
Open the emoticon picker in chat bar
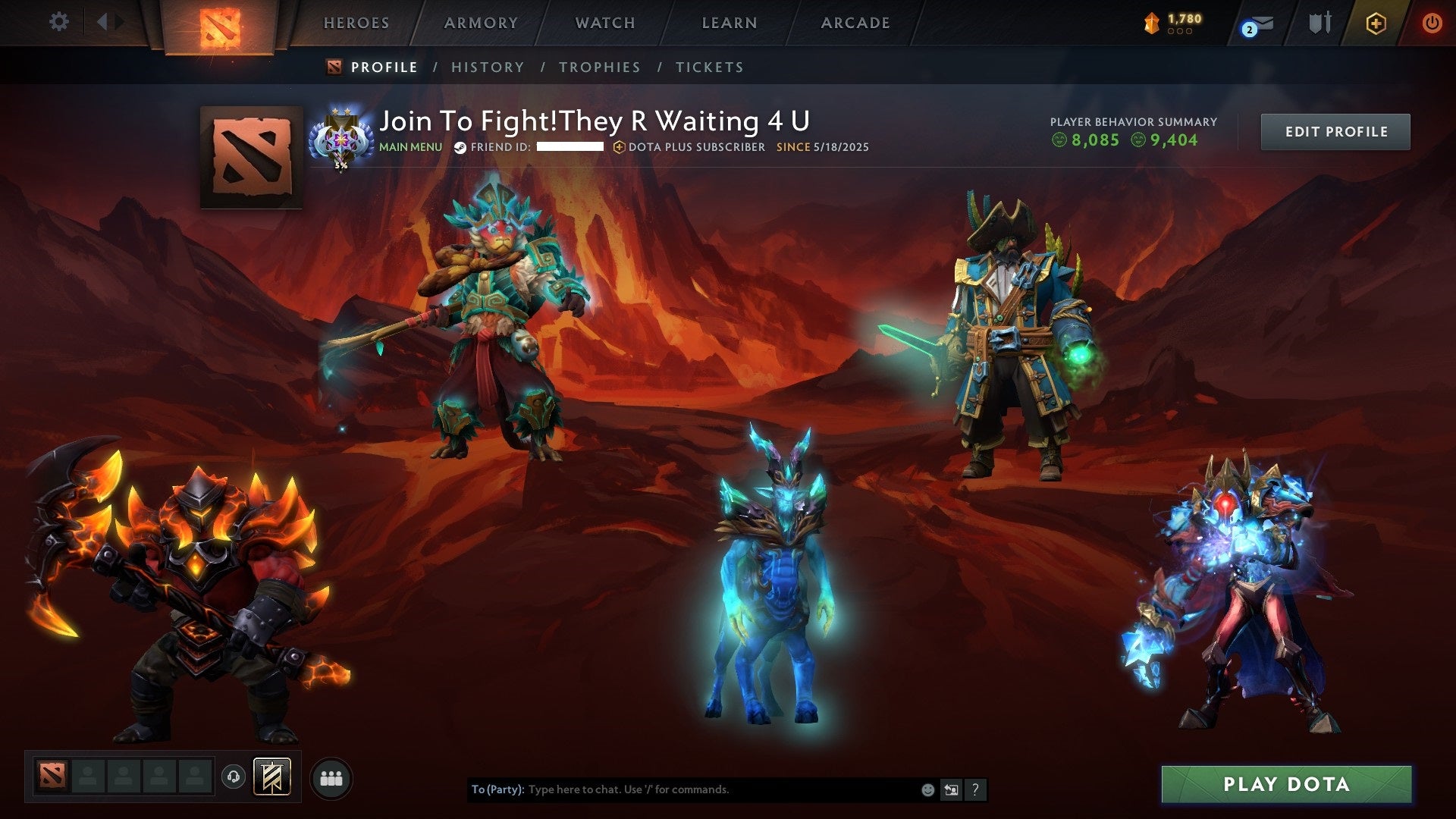point(927,789)
